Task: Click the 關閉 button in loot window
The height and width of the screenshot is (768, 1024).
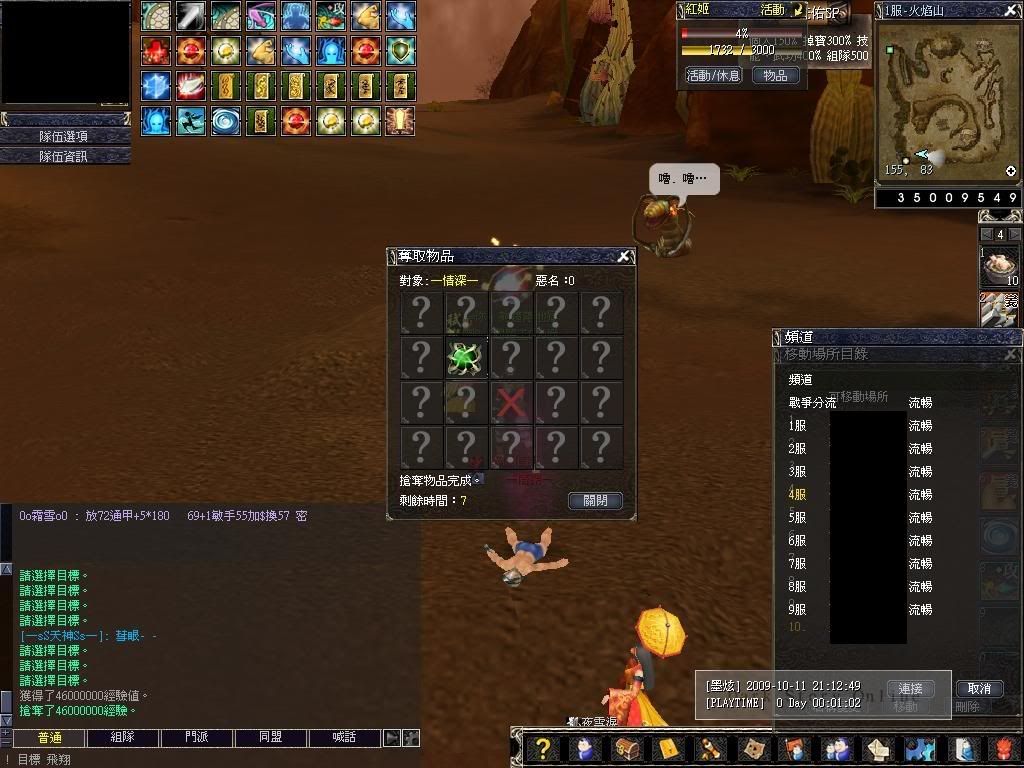Action: coord(595,501)
